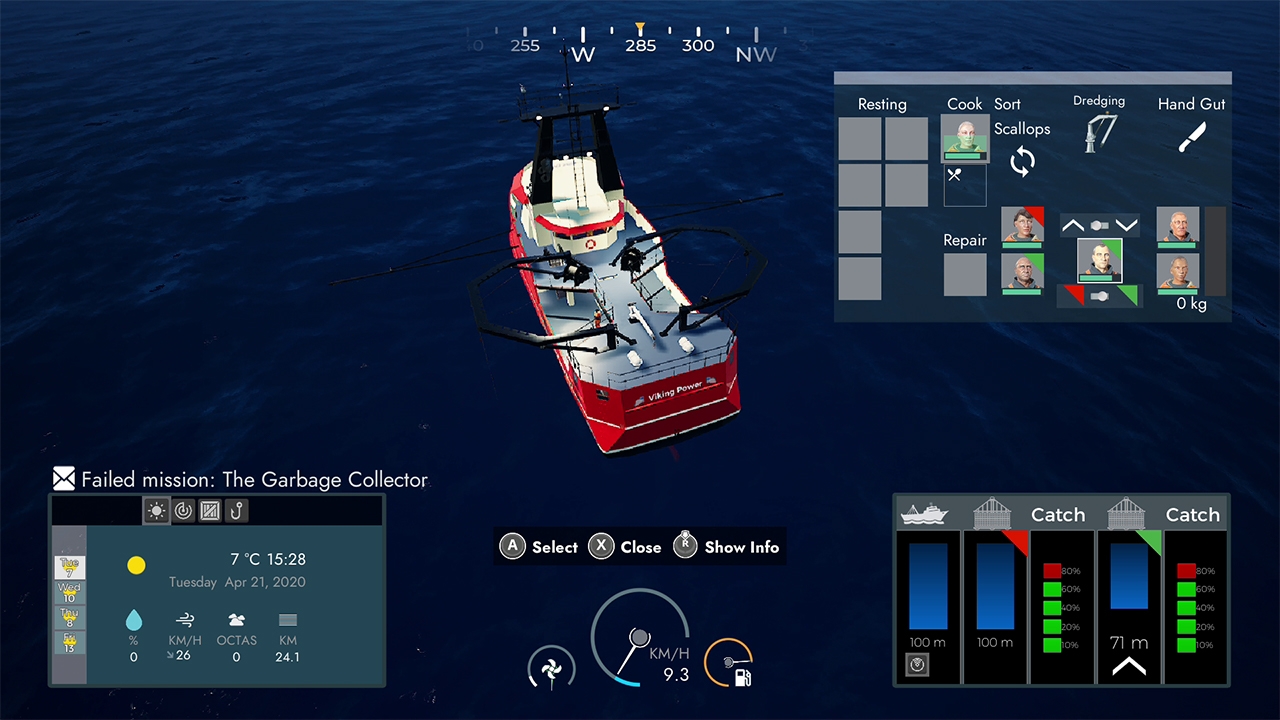Image resolution: width=1280 pixels, height=720 pixels.
Task: Select the Hand Gut knife icon
Action: coord(1191,136)
